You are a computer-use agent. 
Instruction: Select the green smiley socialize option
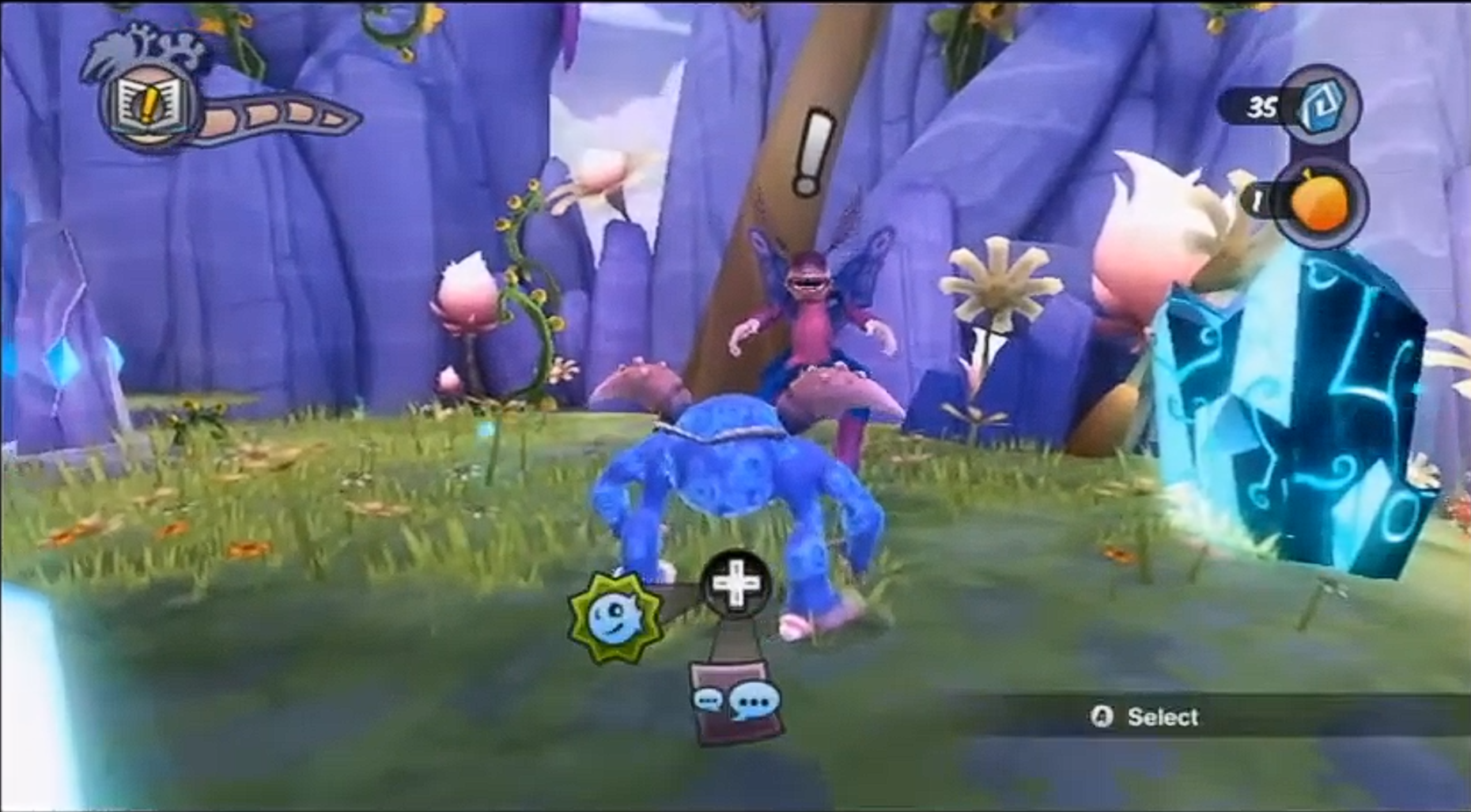click(x=616, y=616)
